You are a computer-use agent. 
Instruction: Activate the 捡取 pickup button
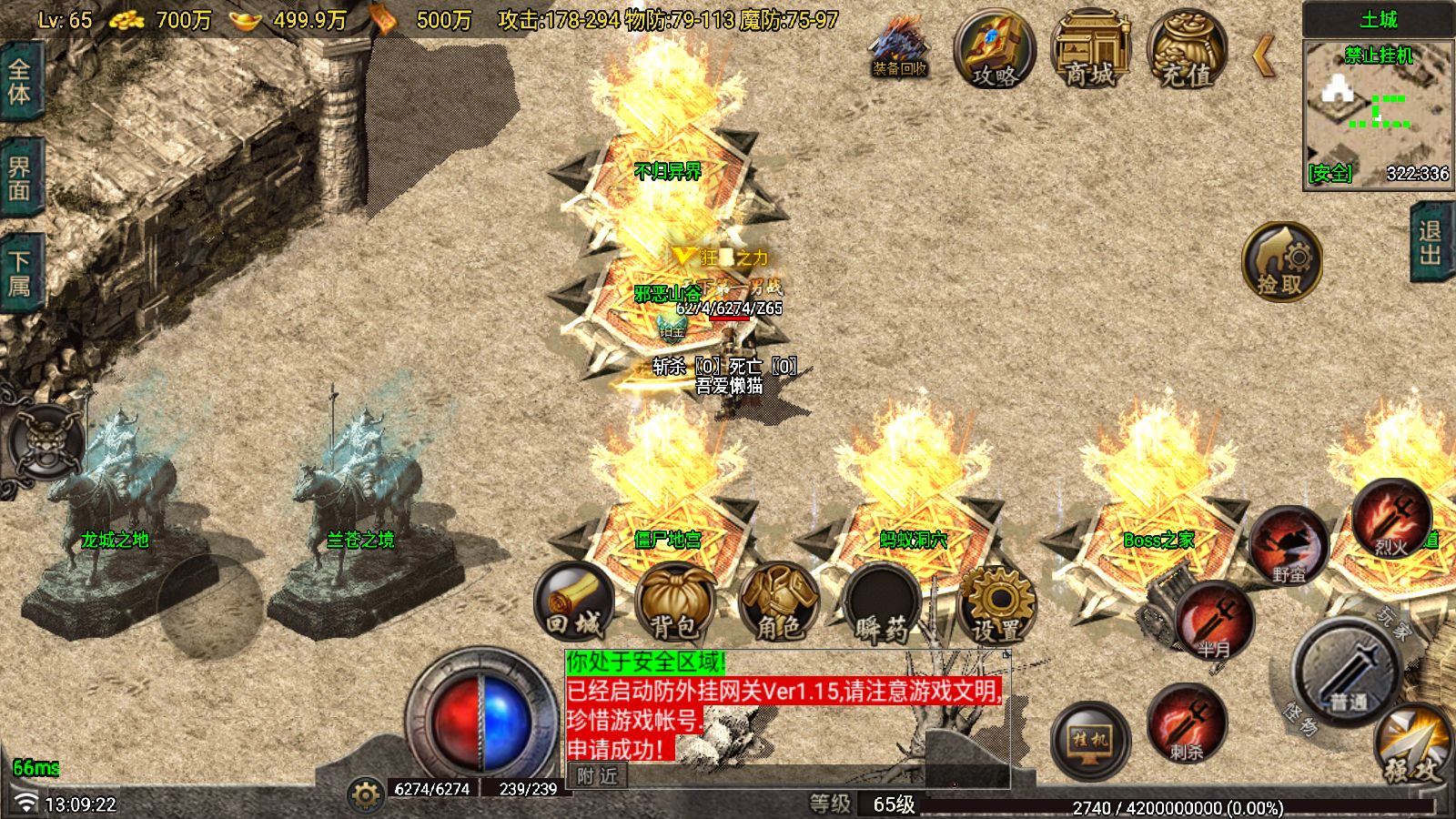pyautogui.click(x=1281, y=261)
